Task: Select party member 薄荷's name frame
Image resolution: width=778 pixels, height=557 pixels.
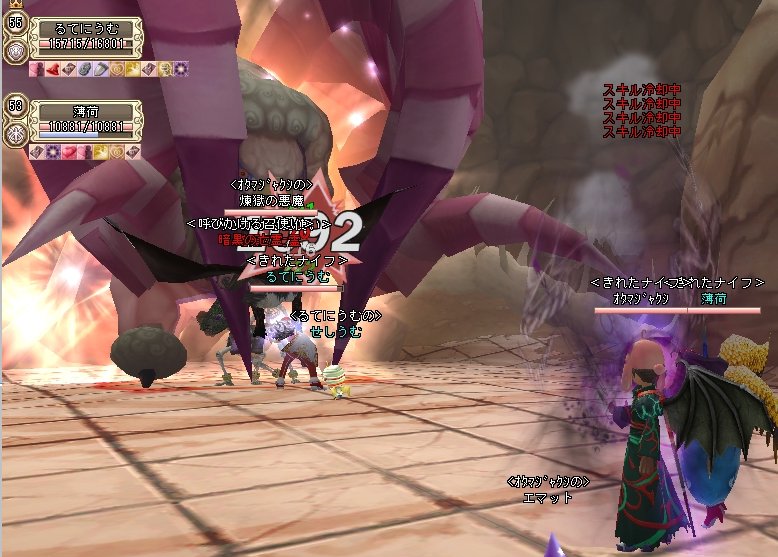Action: [x=86, y=112]
